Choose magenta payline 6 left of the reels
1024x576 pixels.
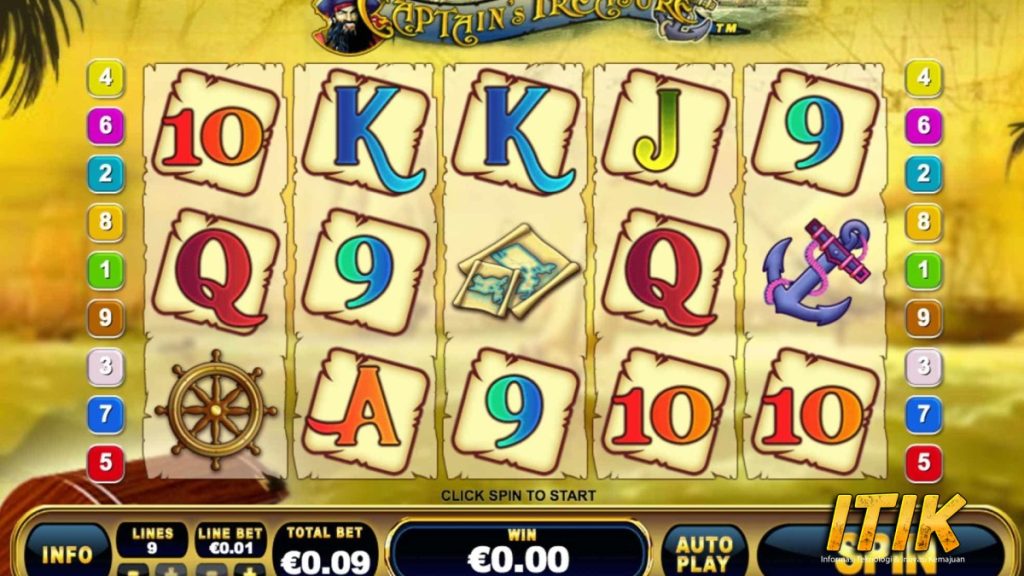pos(105,126)
